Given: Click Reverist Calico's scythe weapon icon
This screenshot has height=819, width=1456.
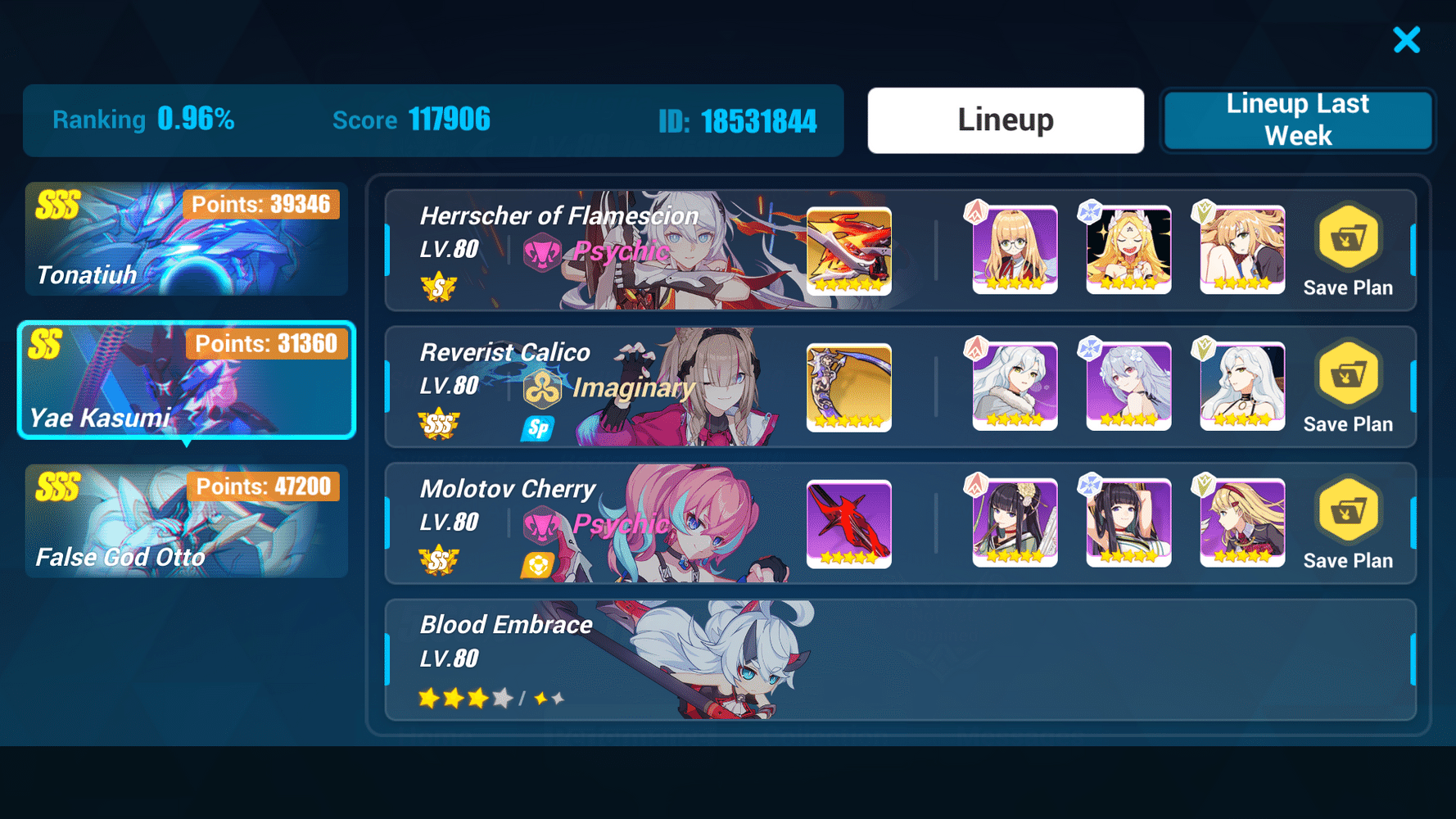Looking at the screenshot, I should click(848, 387).
